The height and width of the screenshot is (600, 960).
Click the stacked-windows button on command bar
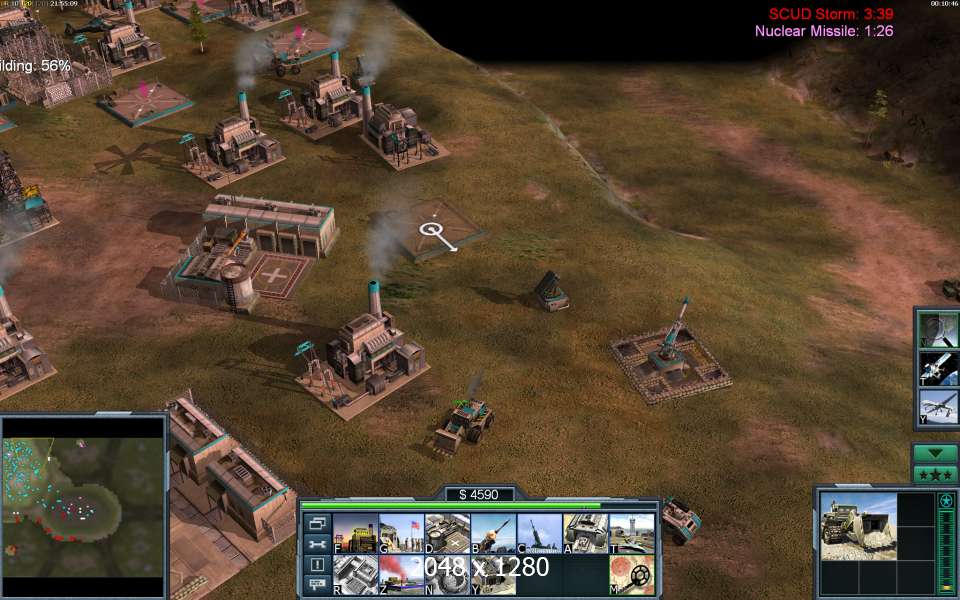tap(317, 523)
